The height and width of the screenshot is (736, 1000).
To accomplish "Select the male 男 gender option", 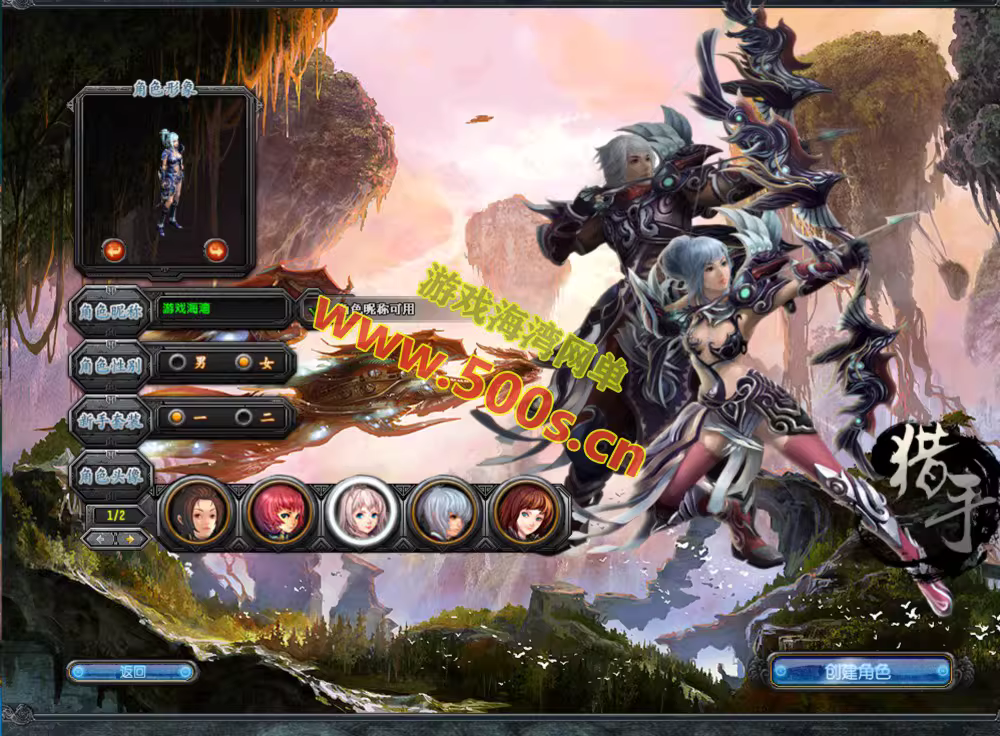I will 178,362.
